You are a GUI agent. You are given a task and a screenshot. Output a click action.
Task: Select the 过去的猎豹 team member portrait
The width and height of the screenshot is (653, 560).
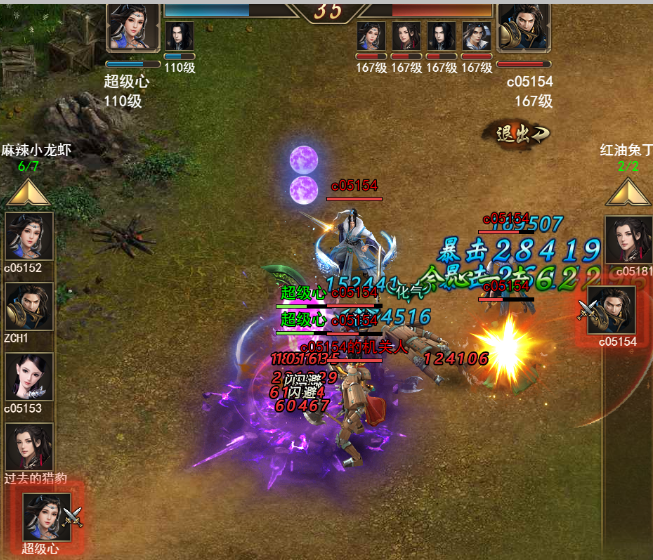coord(30,447)
